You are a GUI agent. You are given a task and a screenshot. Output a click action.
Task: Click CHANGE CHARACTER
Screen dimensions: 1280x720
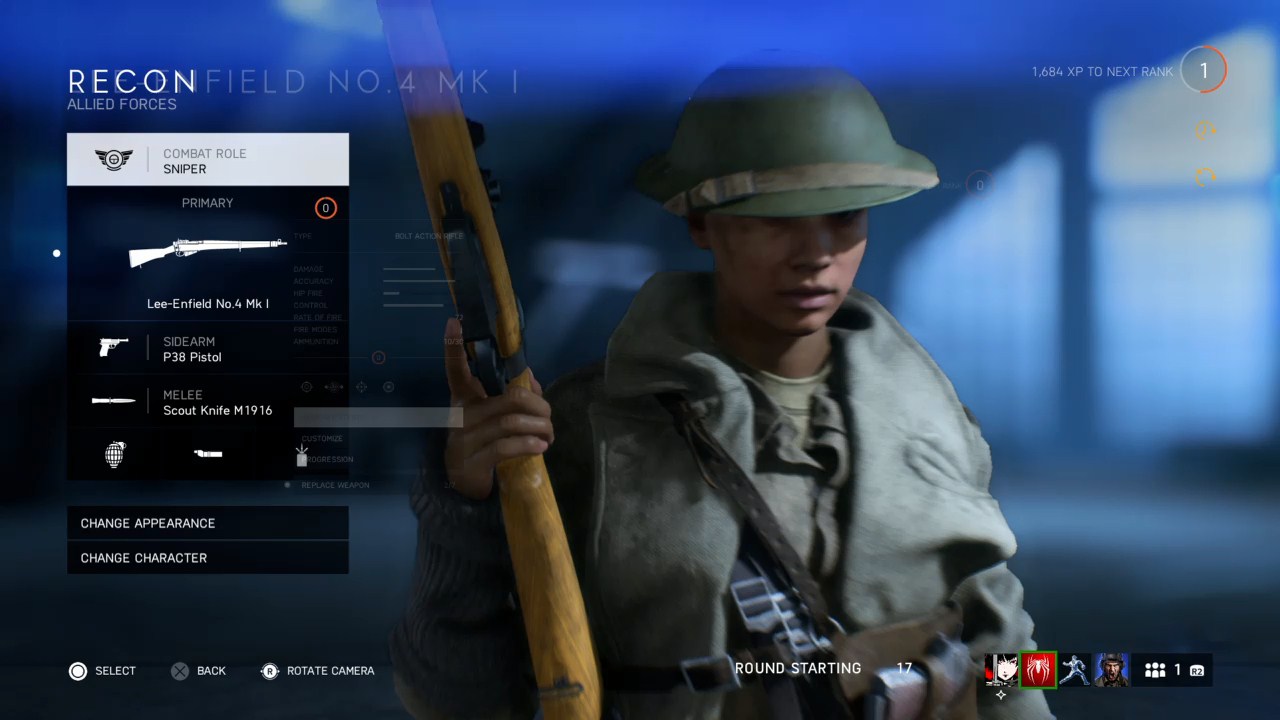tap(143, 558)
